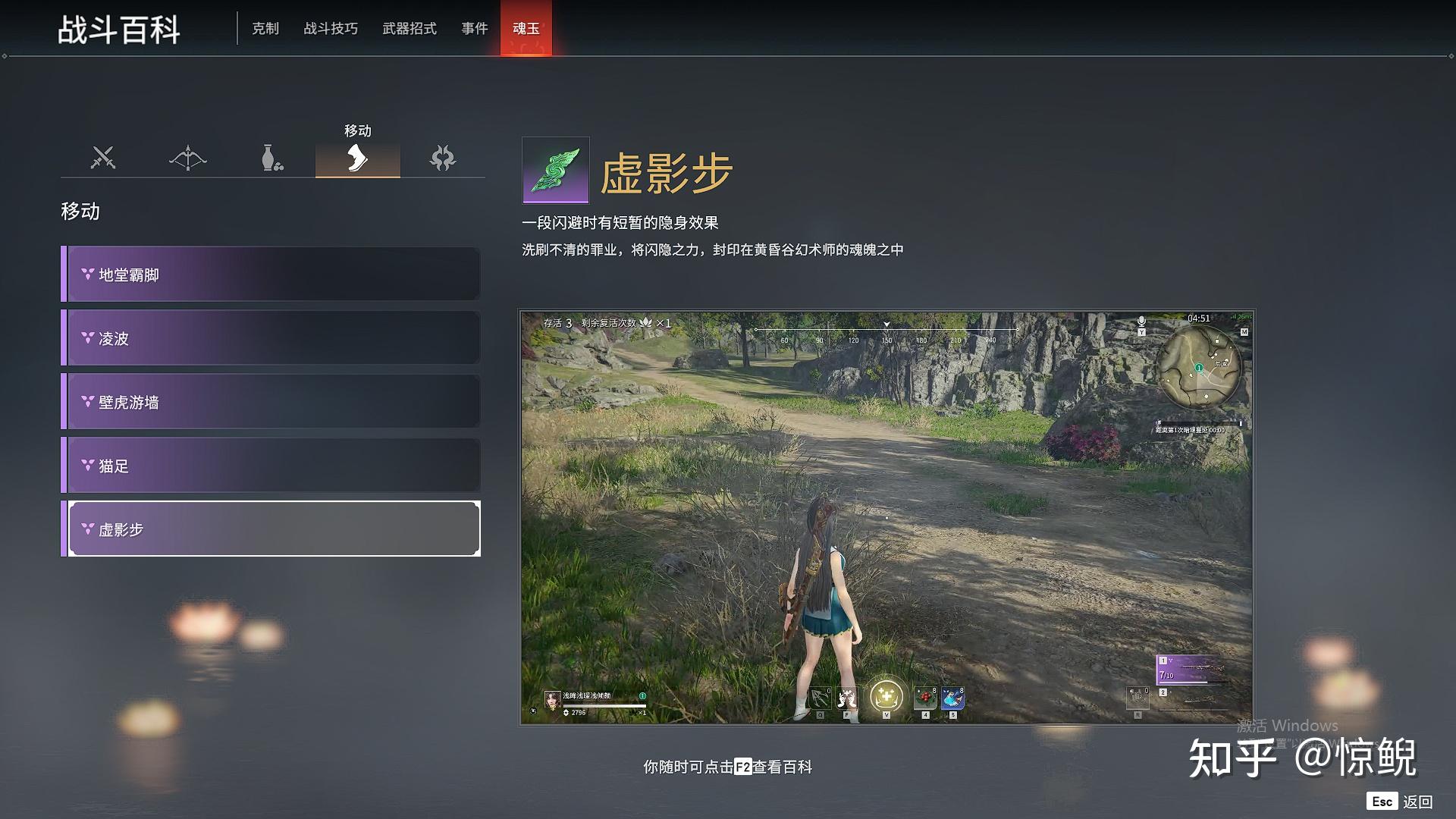Choose the 壁虎游墙 entry
Screen dimensions: 1456x819
(x=271, y=402)
